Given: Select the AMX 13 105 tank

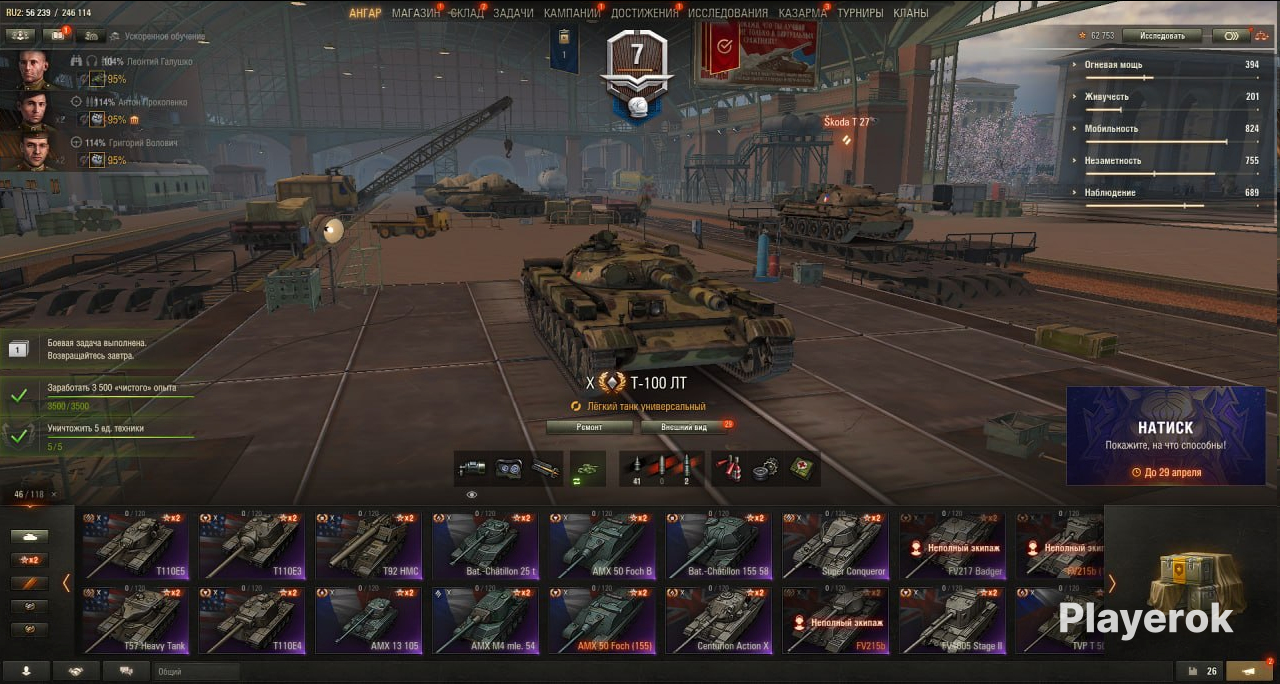Looking at the screenshot, I should pos(369,620).
